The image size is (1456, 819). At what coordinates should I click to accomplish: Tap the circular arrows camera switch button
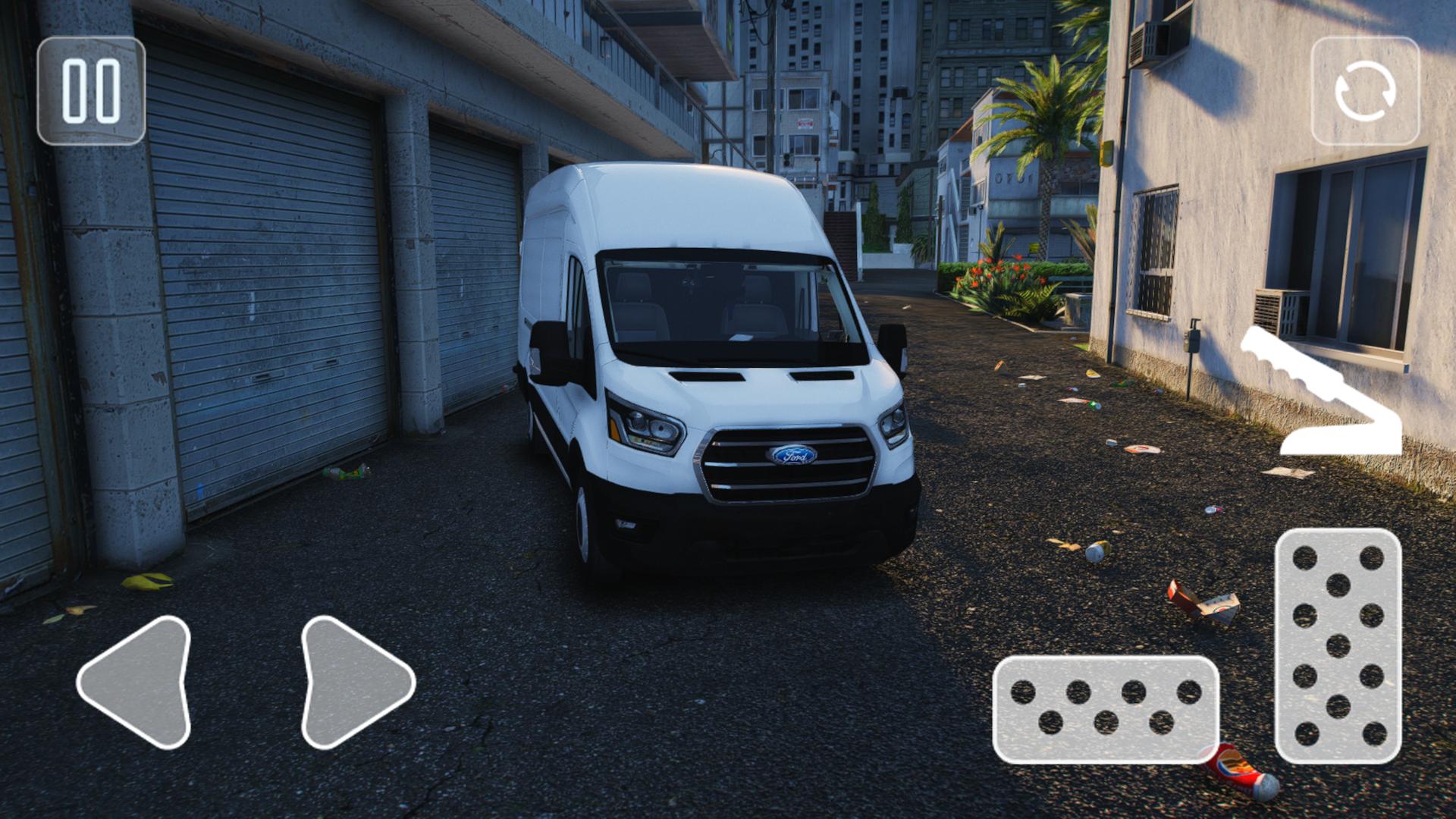point(1365,91)
